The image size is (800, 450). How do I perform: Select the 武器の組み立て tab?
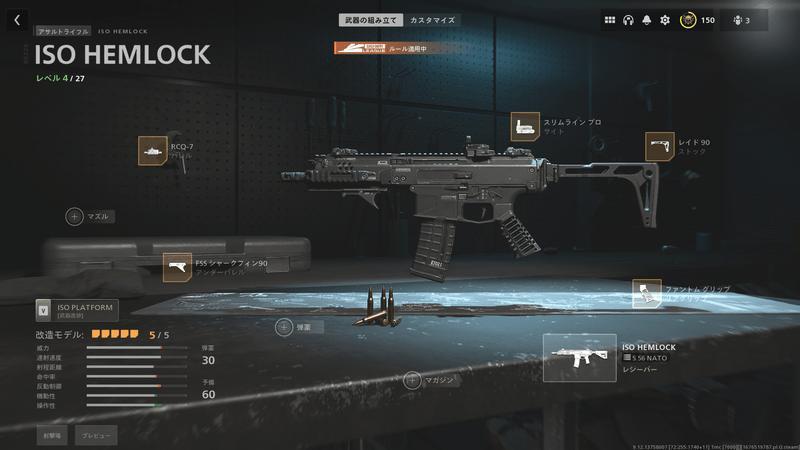coord(371,20)
